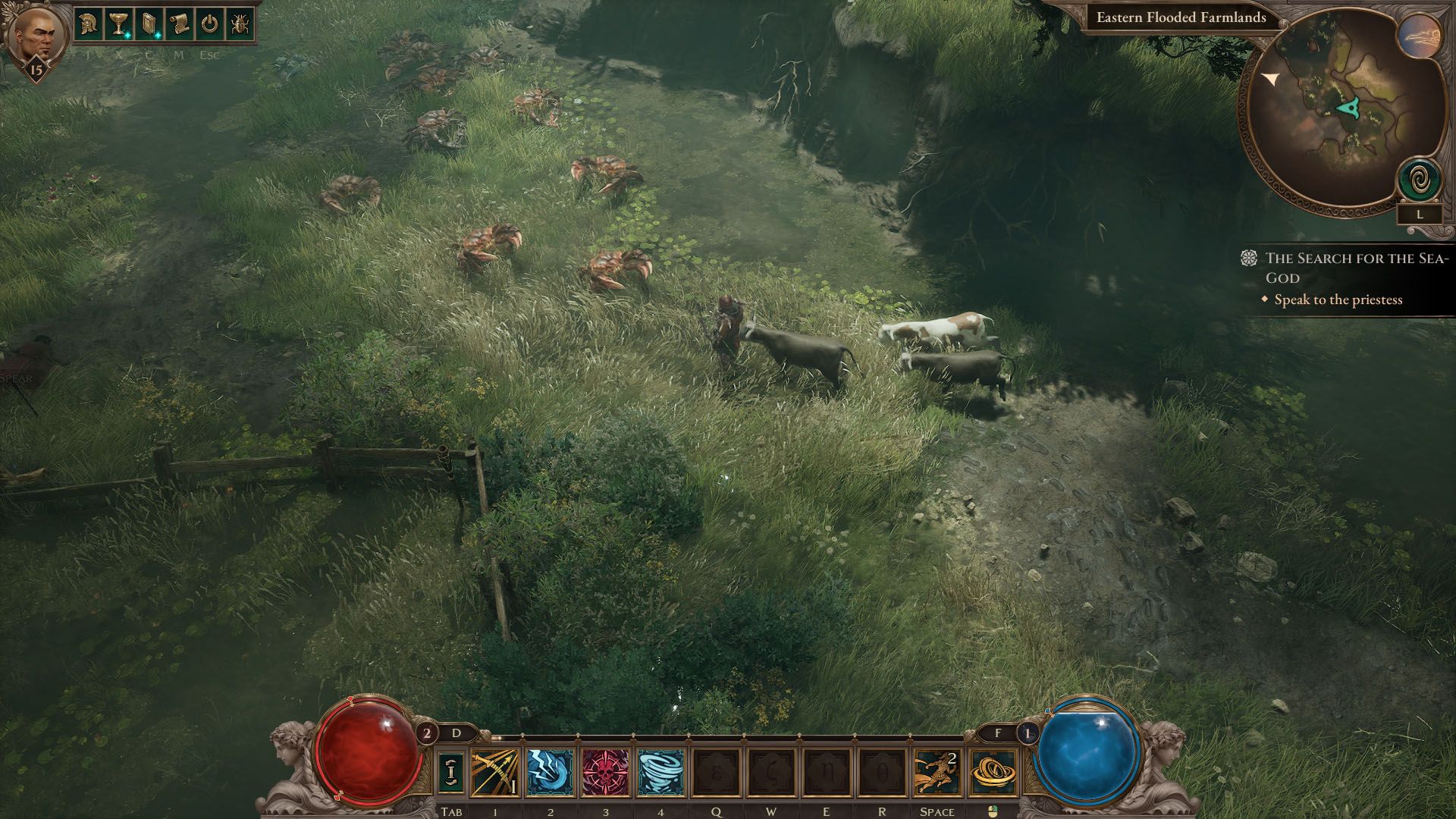Open the inventory via the helmet icon
1456x819 pixels.
[x=89, y=25]
